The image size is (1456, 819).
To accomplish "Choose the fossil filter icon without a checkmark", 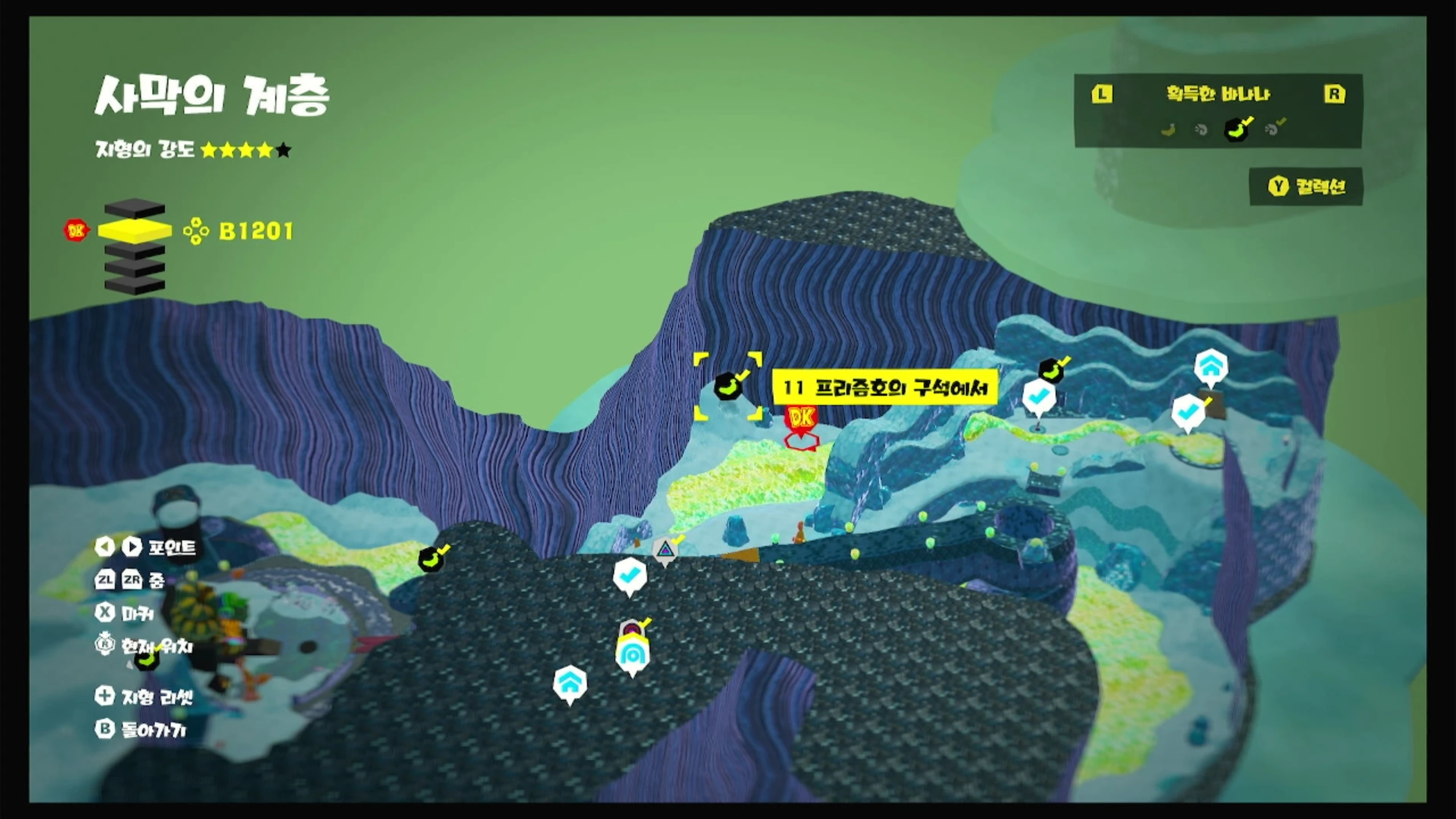I will 1201,130.
